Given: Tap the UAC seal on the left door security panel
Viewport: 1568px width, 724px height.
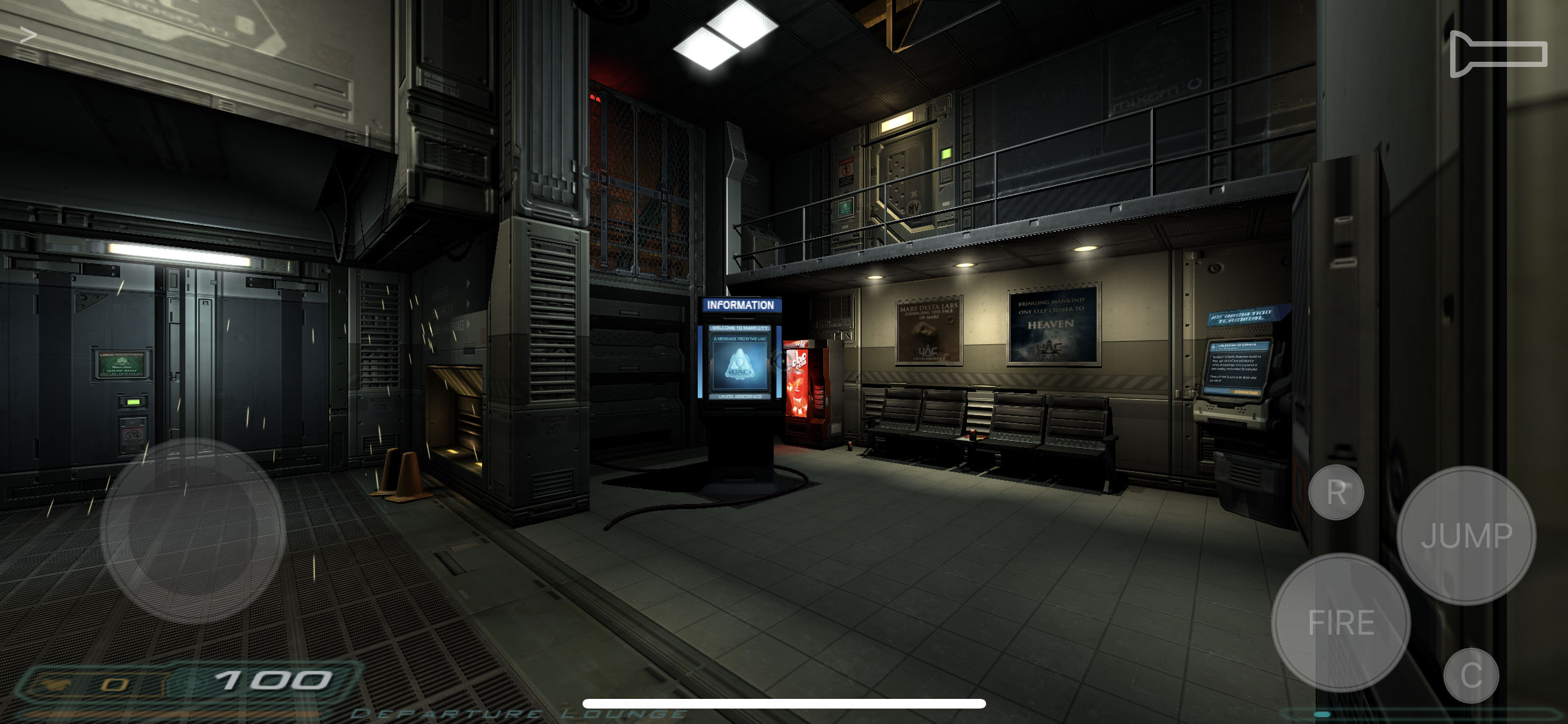Looking at the screenshot, I should [122, 362].
